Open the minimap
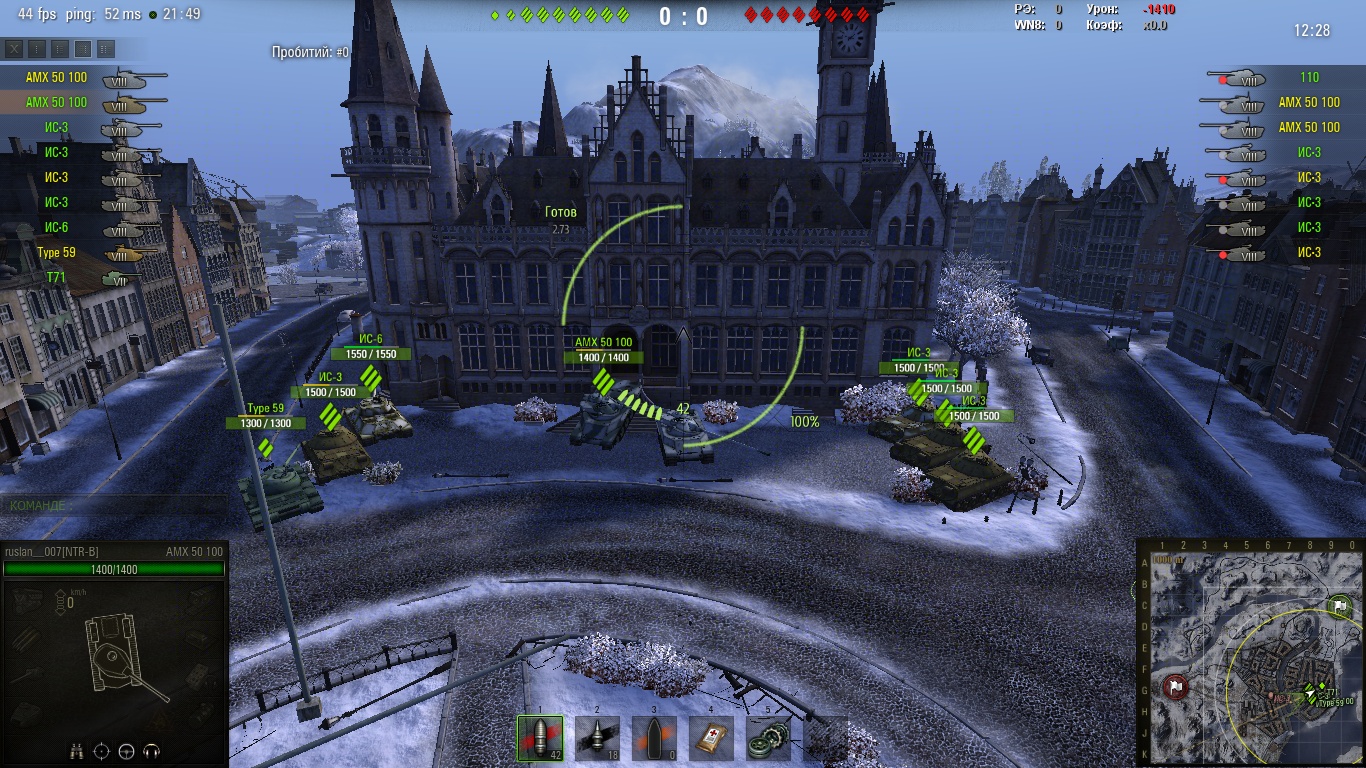 (1250, 652)
